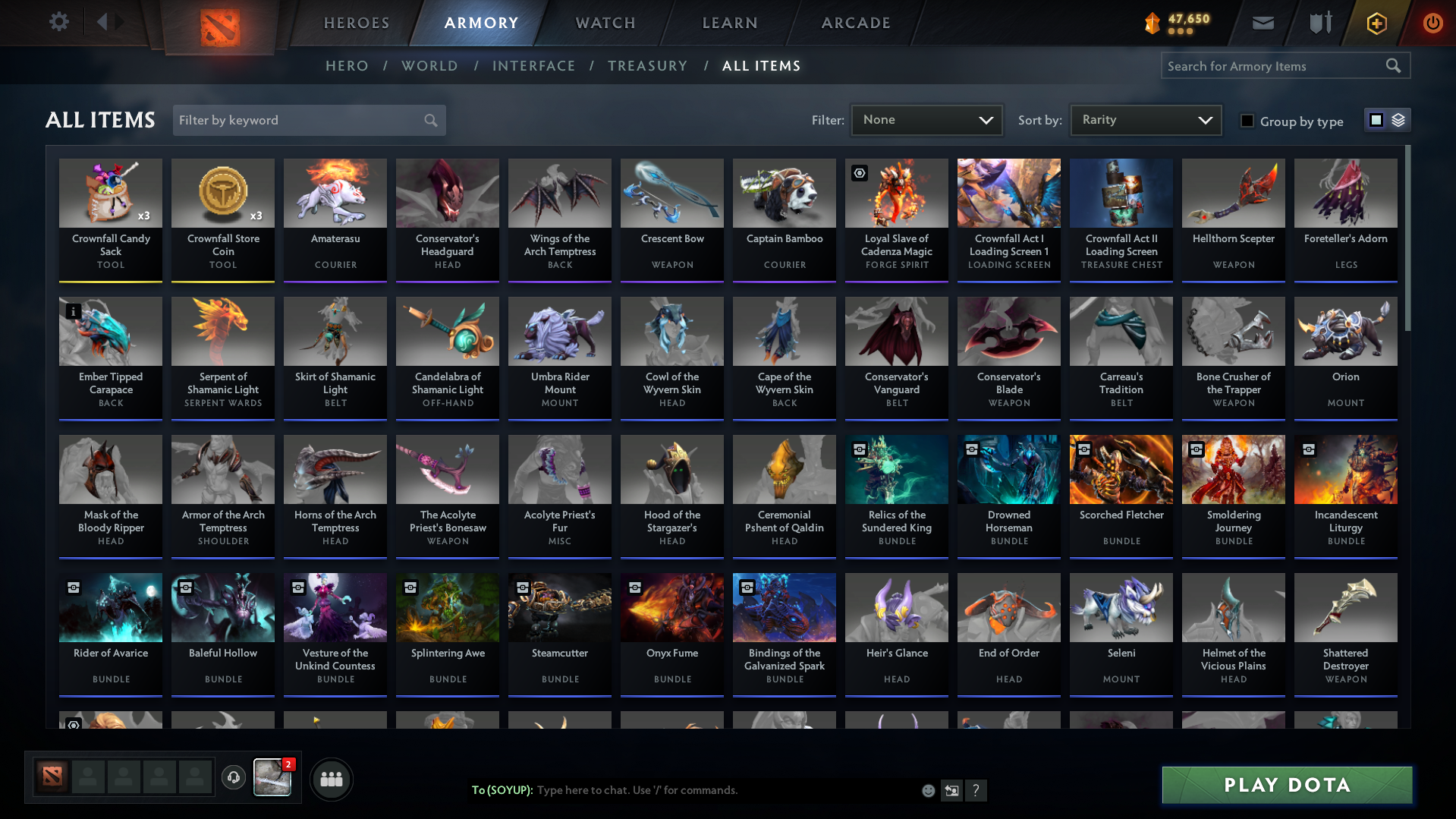Open the Filter None dropdown
Screen dimensions: 1456x819
pyautogui.click(x=926, y=120)
